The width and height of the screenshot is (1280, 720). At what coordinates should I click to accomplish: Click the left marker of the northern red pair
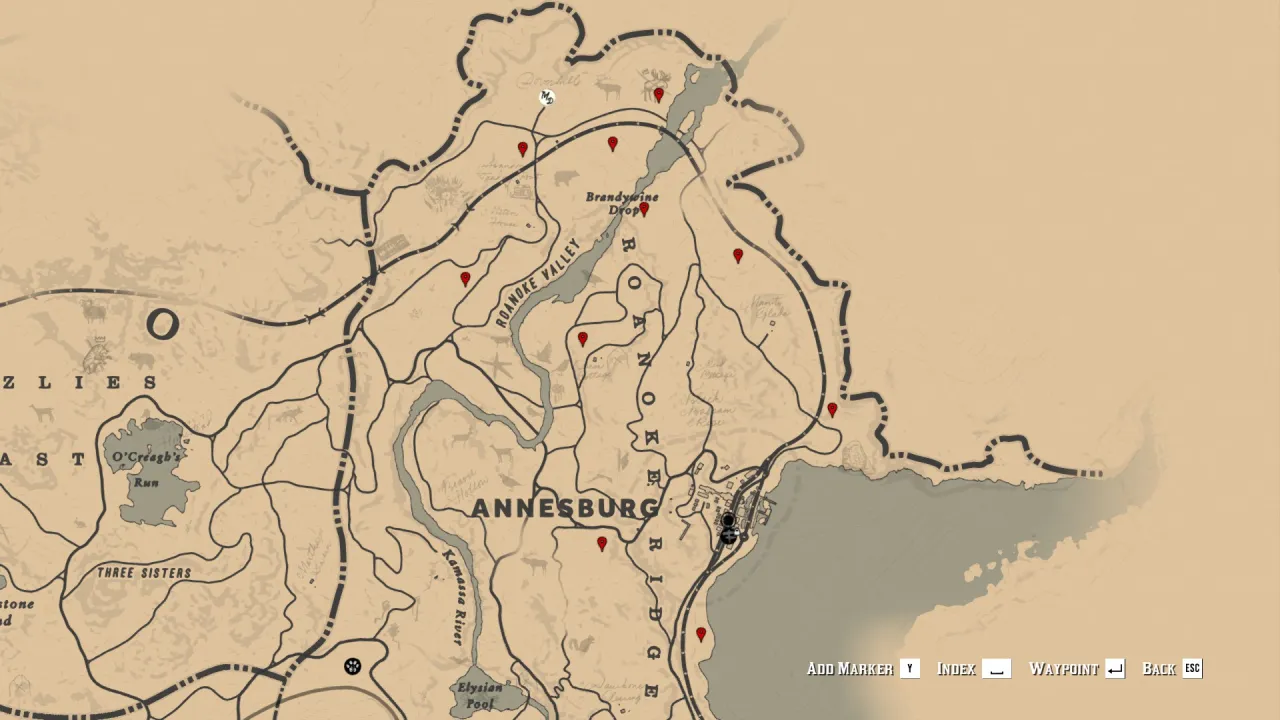pyautogui.click(x=524, y=146)
